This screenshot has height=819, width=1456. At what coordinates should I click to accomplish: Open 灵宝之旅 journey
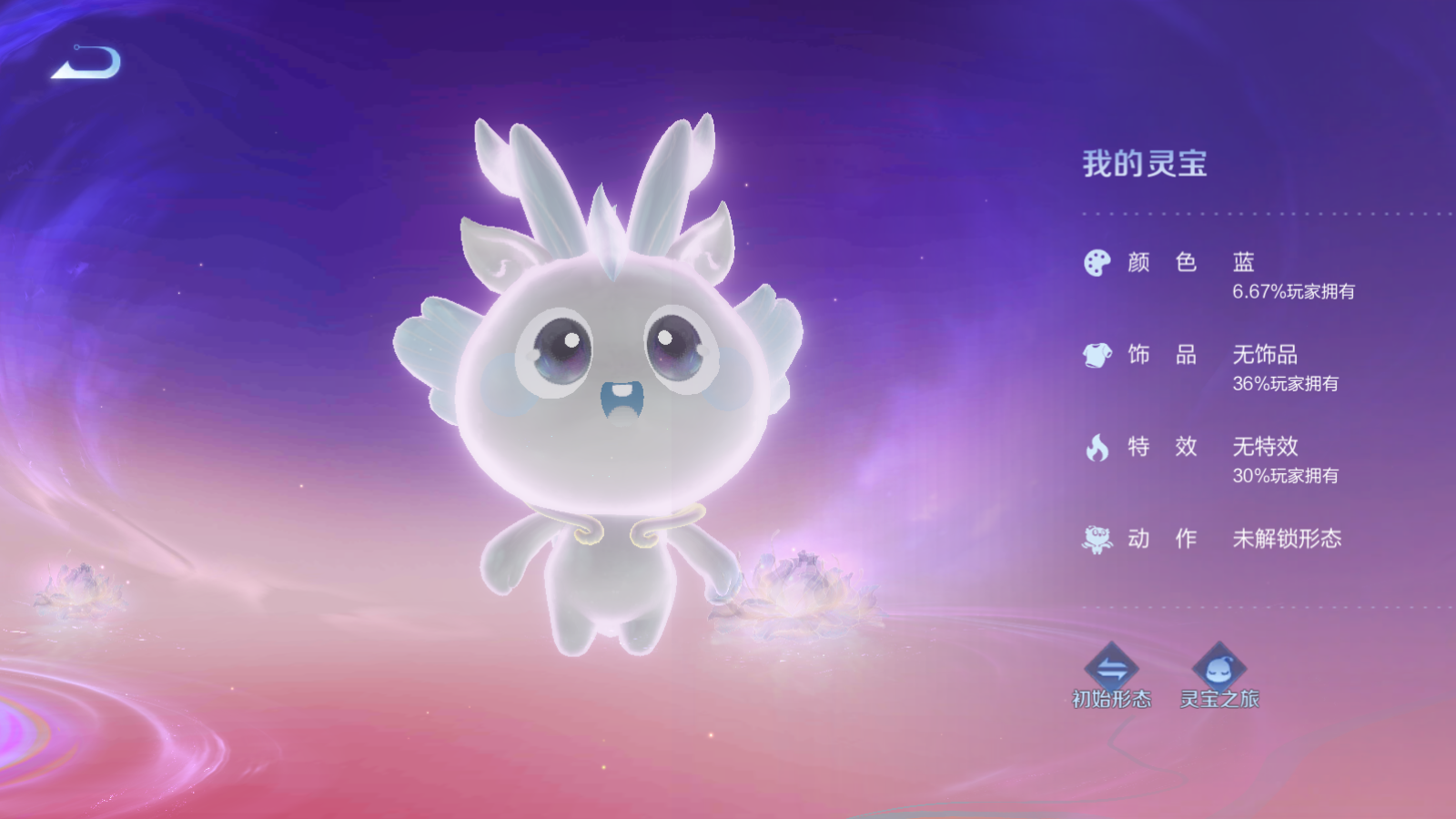tap(1218, 676)
